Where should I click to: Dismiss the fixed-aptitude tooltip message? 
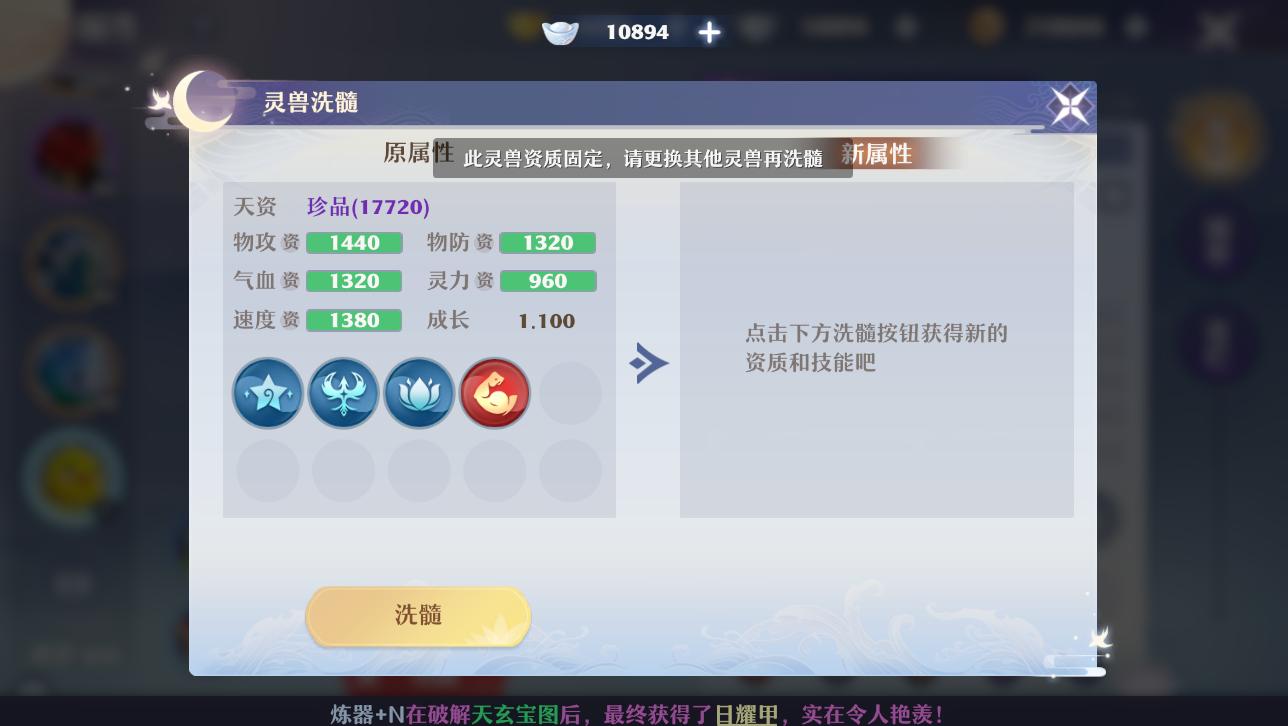pos(643,157)
